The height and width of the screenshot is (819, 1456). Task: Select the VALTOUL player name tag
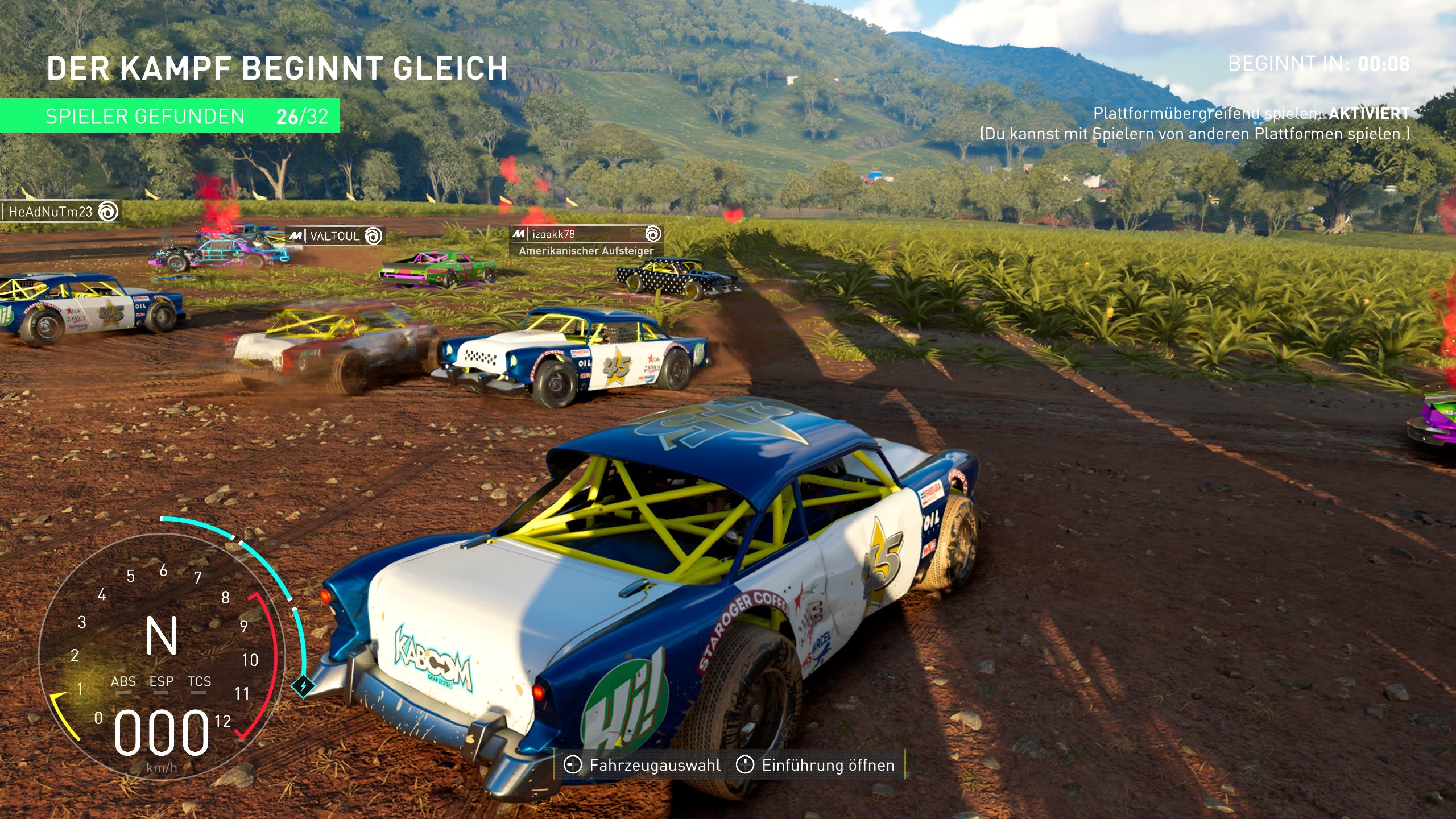(x=335, y=236)
